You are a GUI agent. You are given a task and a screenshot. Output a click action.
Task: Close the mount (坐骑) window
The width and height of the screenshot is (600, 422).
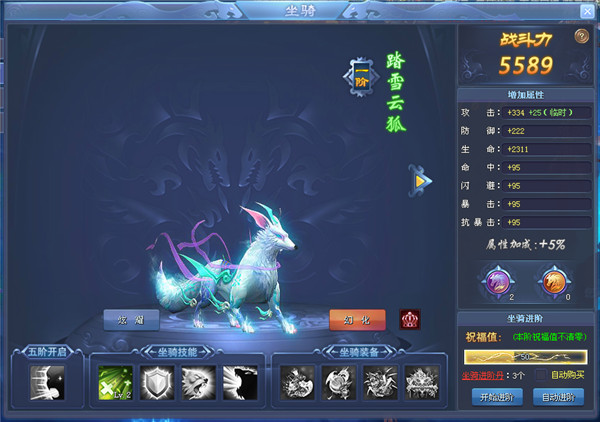tap(586, 11)
